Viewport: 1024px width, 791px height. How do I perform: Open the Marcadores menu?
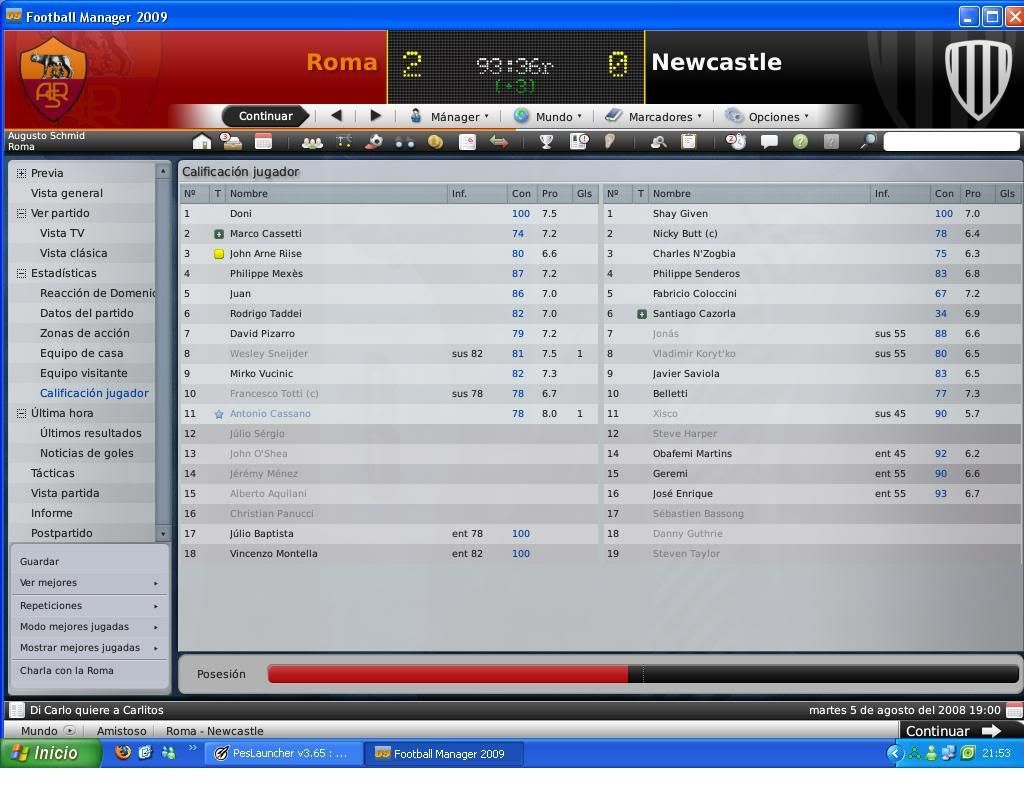click(660, 117)
